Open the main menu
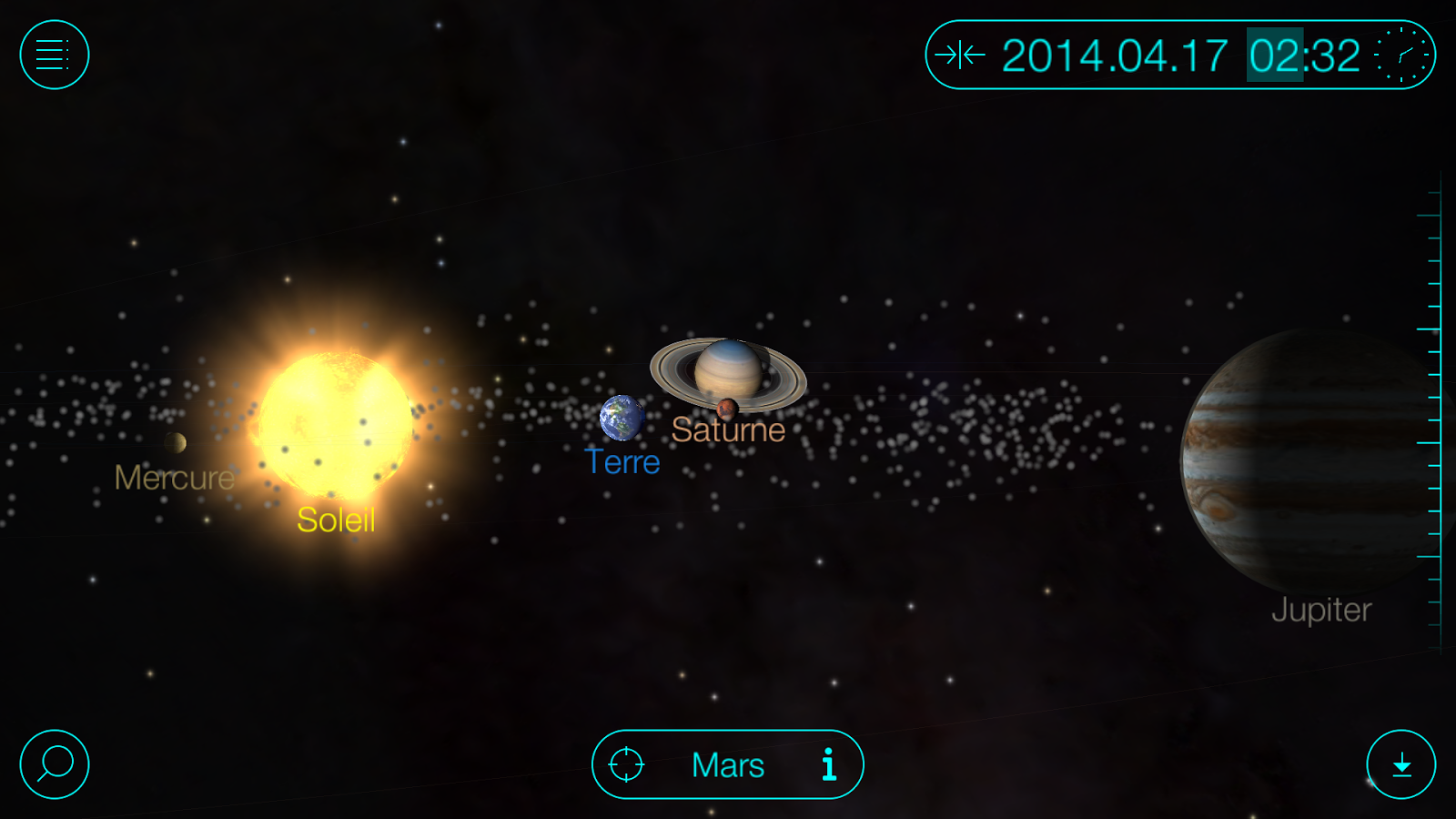Viewport: 1456px width, 819px height. click(x=53, y=55)
